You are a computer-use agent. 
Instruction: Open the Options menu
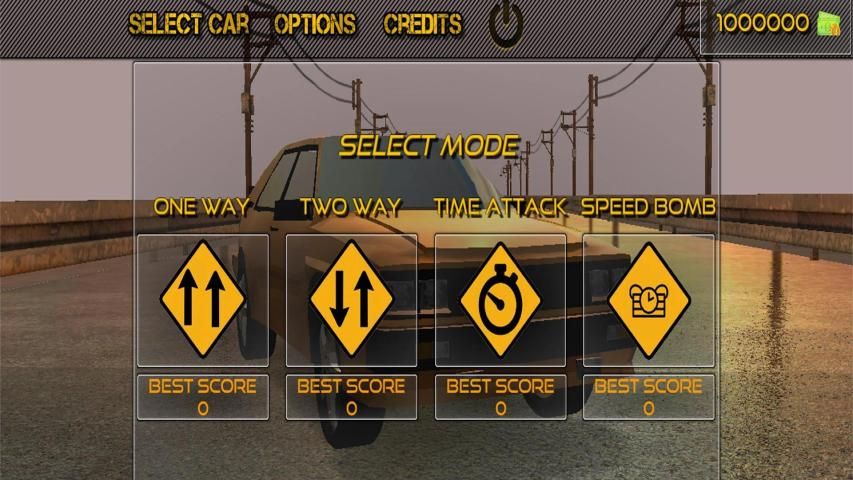(x=315, y=25)
